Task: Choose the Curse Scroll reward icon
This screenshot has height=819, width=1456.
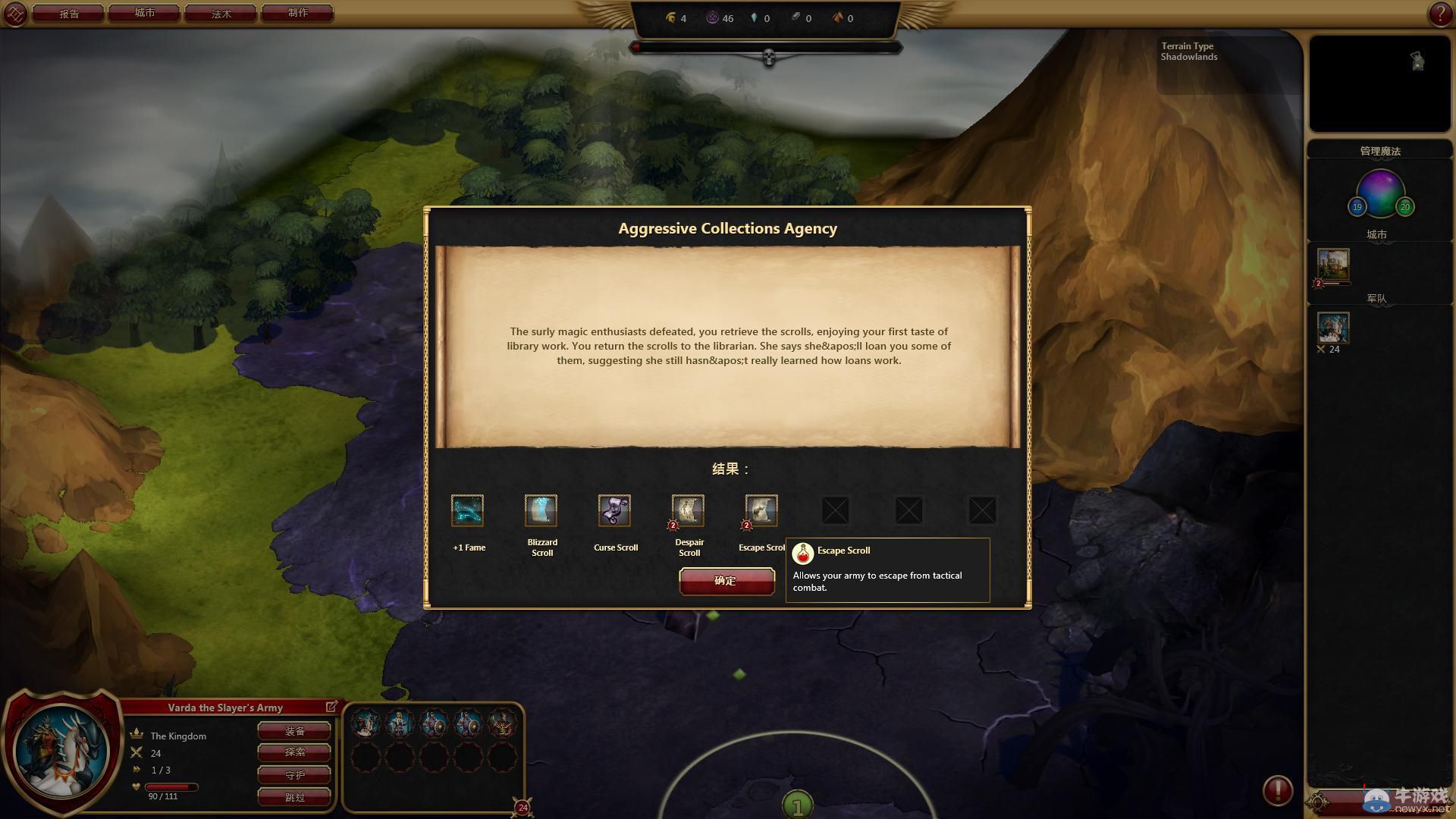Action: point(614,510)
